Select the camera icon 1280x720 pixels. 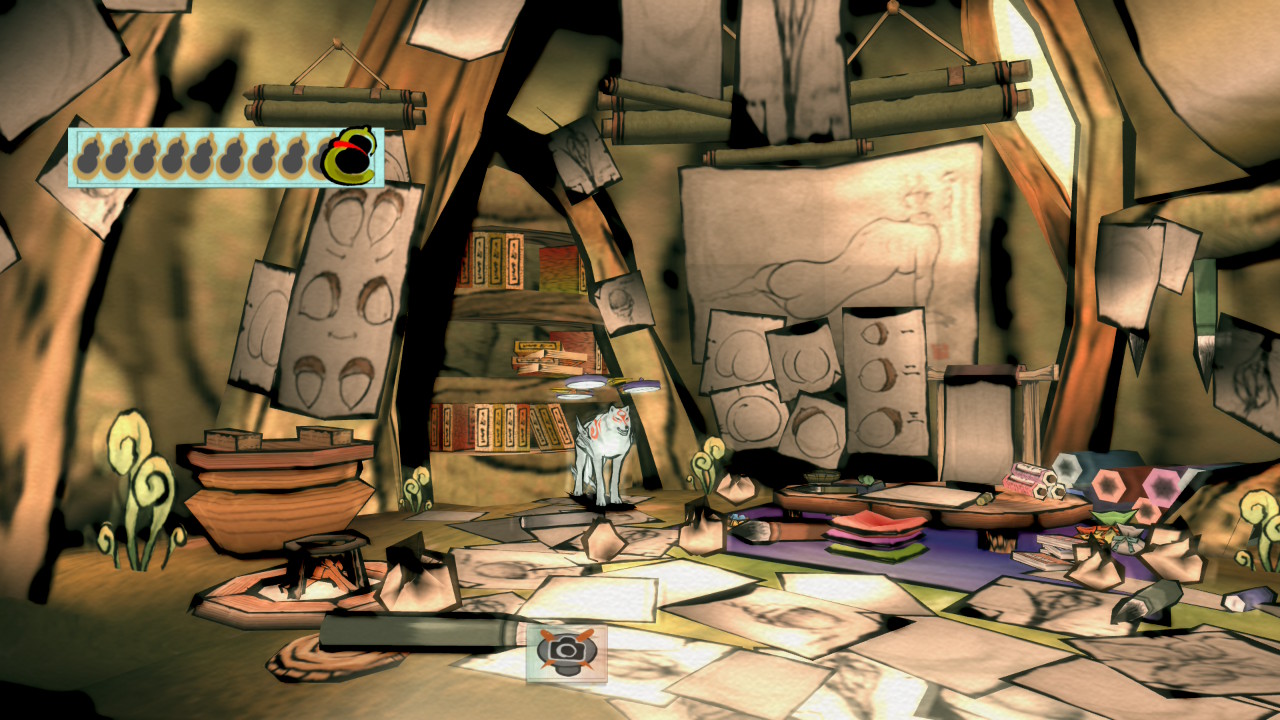[x=566, y=652]
